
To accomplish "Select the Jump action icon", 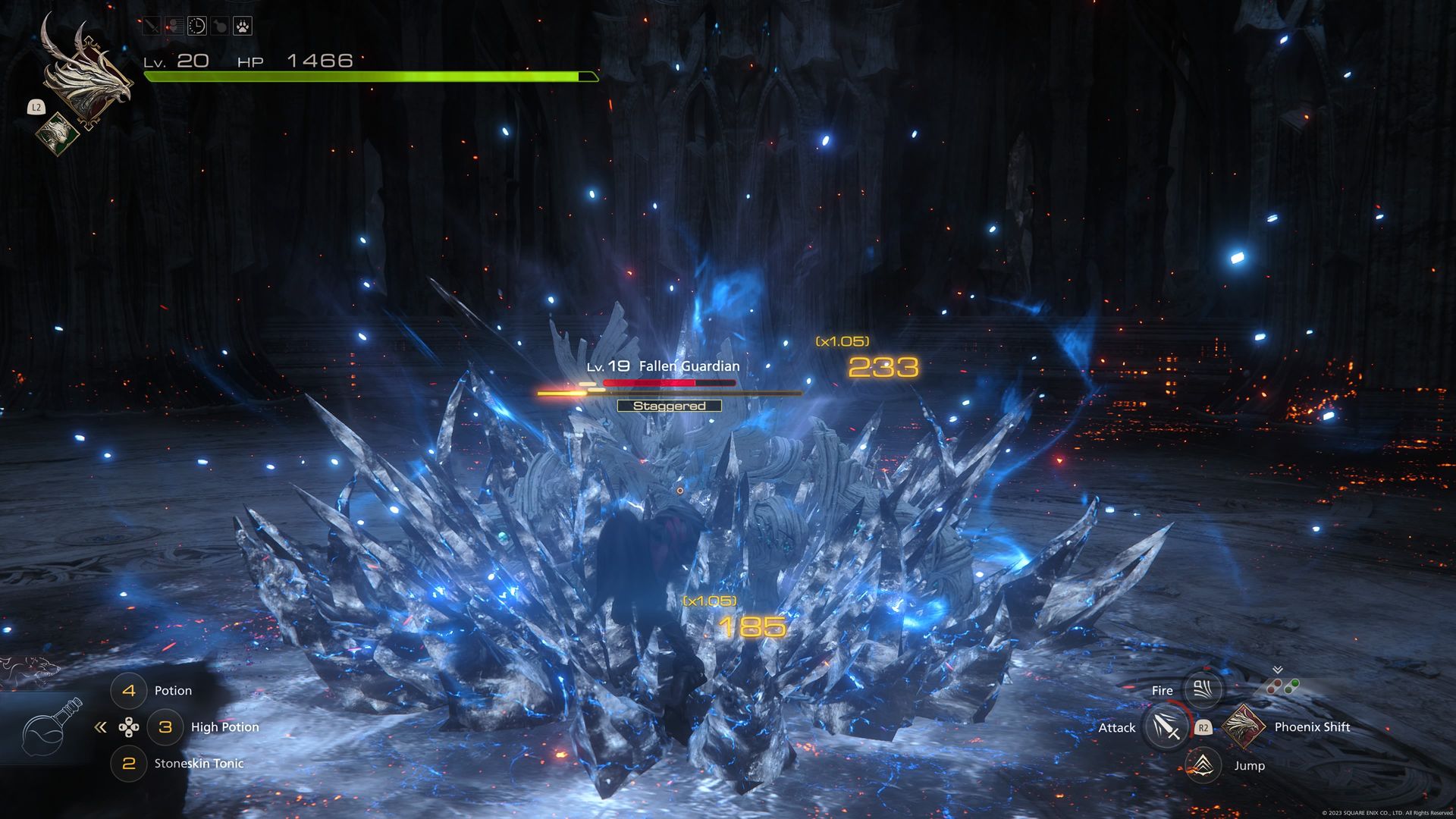I will click(1203, 765).
